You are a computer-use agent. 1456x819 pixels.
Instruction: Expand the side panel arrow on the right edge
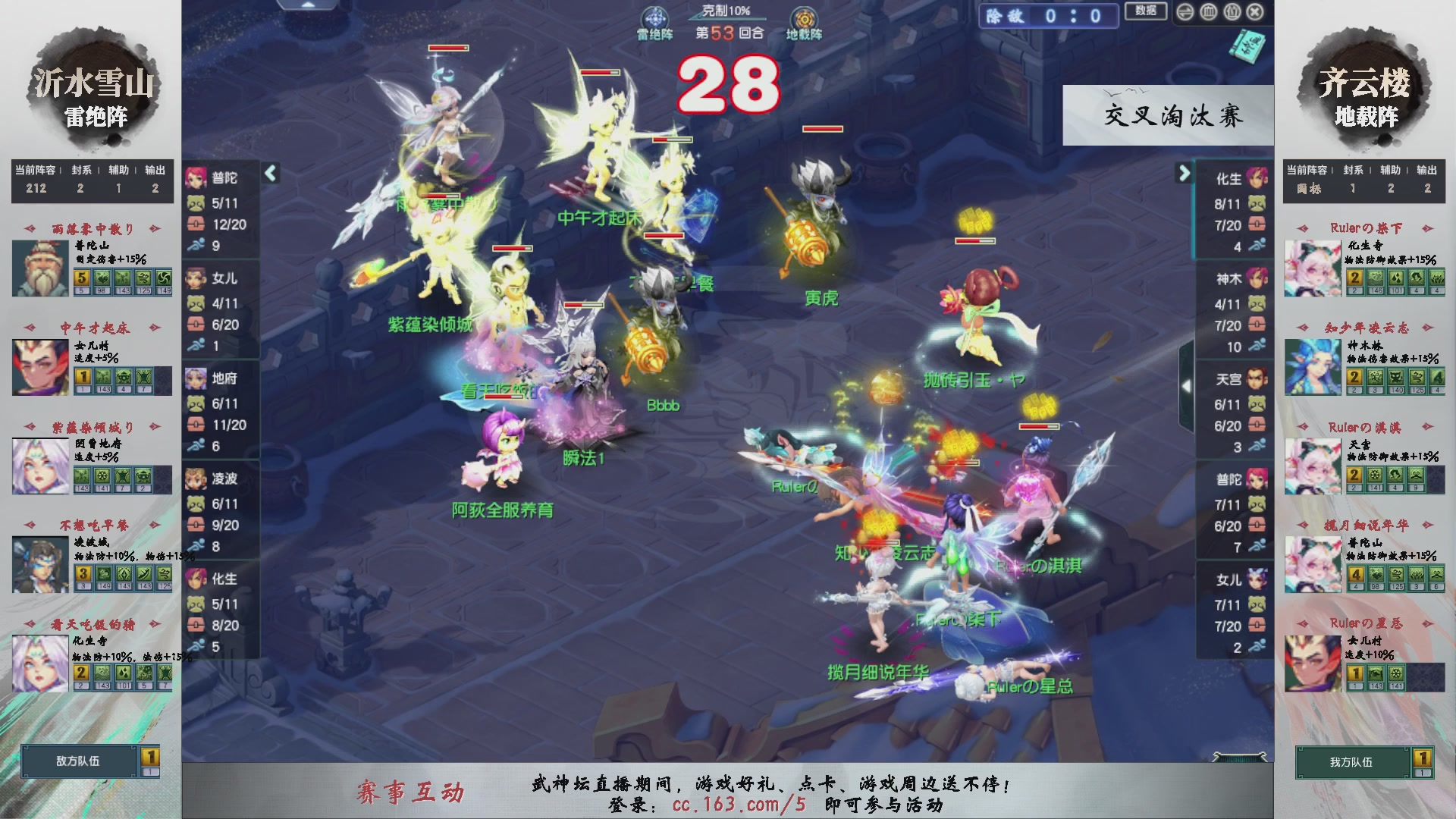1186,385
